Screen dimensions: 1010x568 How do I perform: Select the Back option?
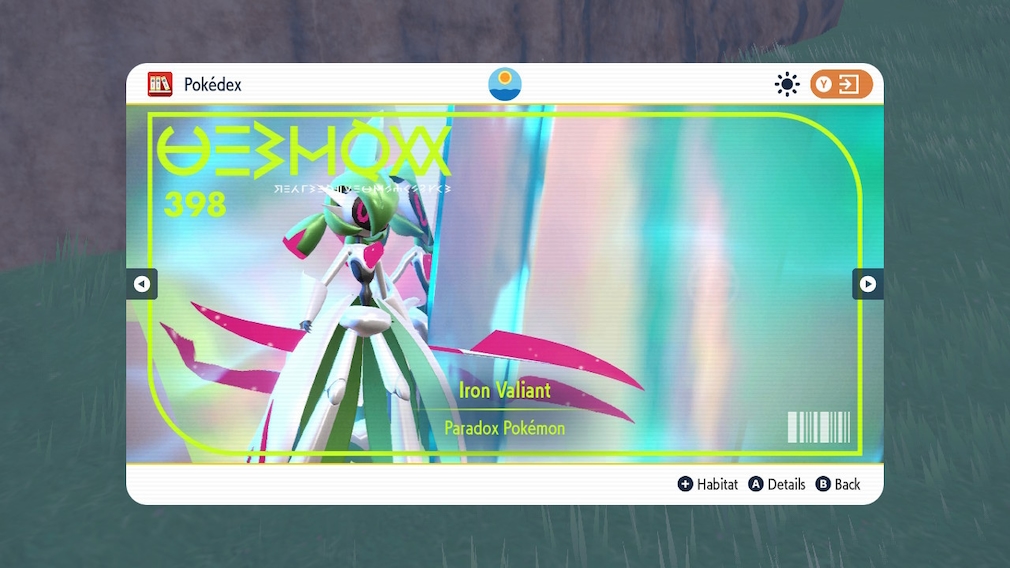pos(838,484)
